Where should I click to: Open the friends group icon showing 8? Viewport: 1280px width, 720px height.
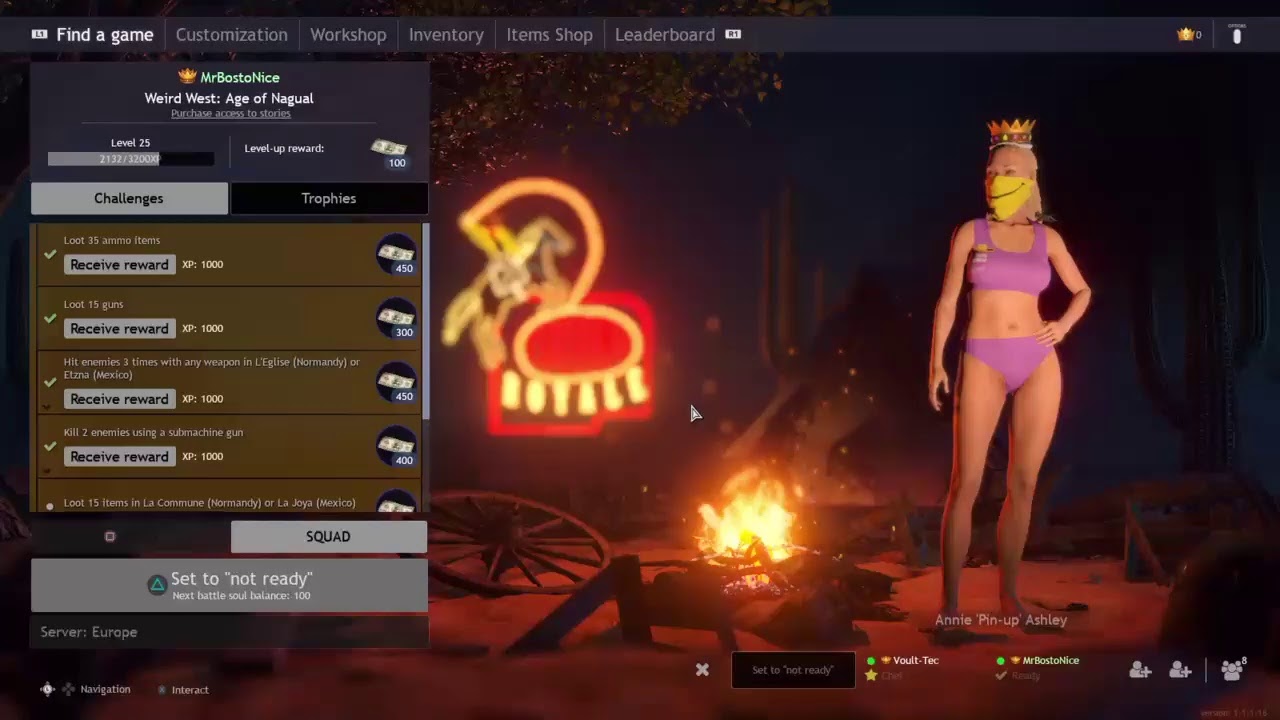click(1233, 670)
